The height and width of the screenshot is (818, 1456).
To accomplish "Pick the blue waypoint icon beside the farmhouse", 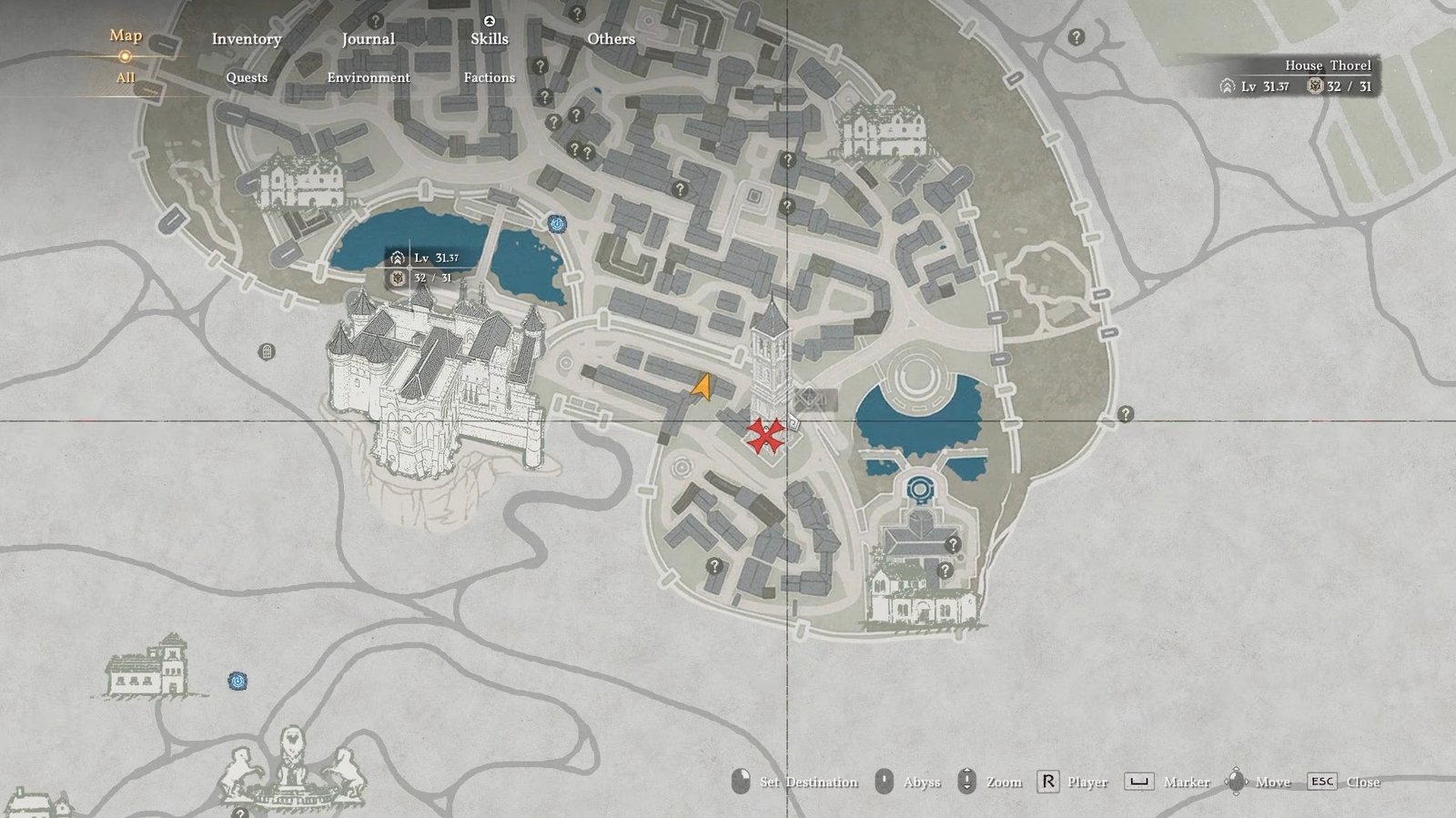I will point(238,681).
